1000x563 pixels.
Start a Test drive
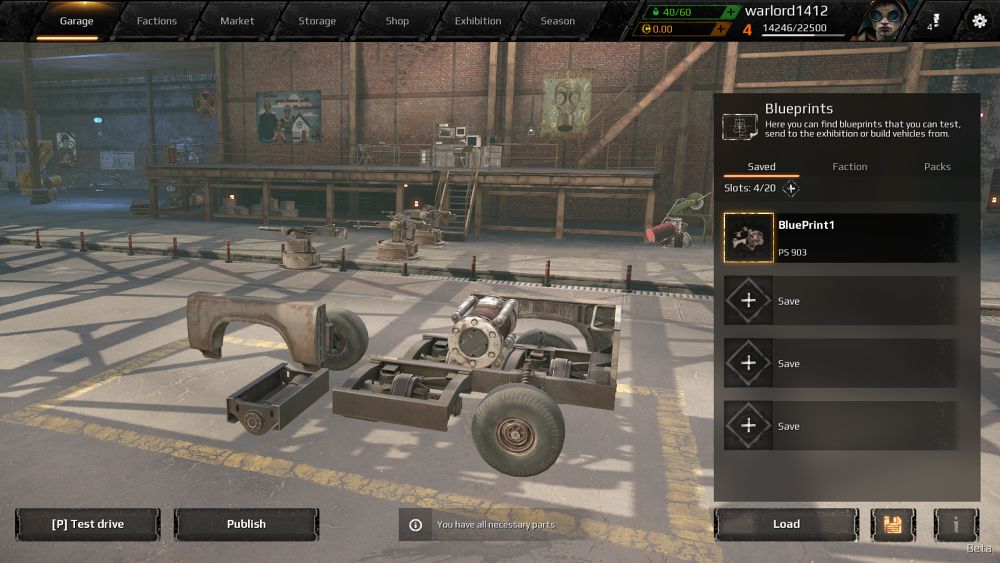pos(87,524)
